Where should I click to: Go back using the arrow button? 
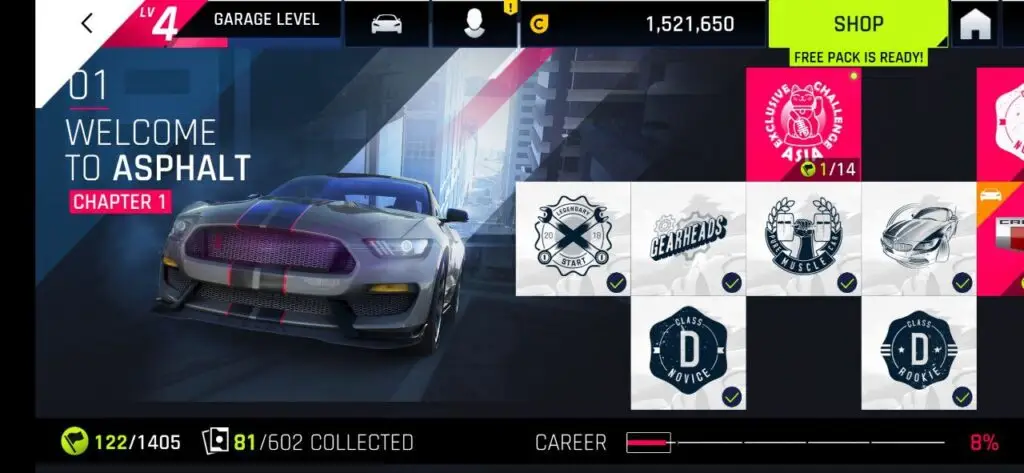click(87, 23)
